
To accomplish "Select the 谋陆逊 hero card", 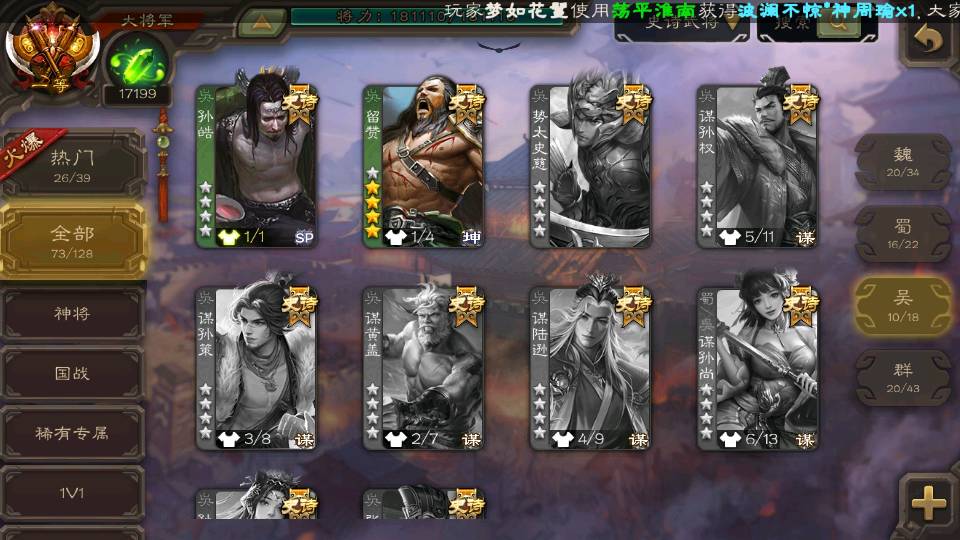I will coord(591,368).
